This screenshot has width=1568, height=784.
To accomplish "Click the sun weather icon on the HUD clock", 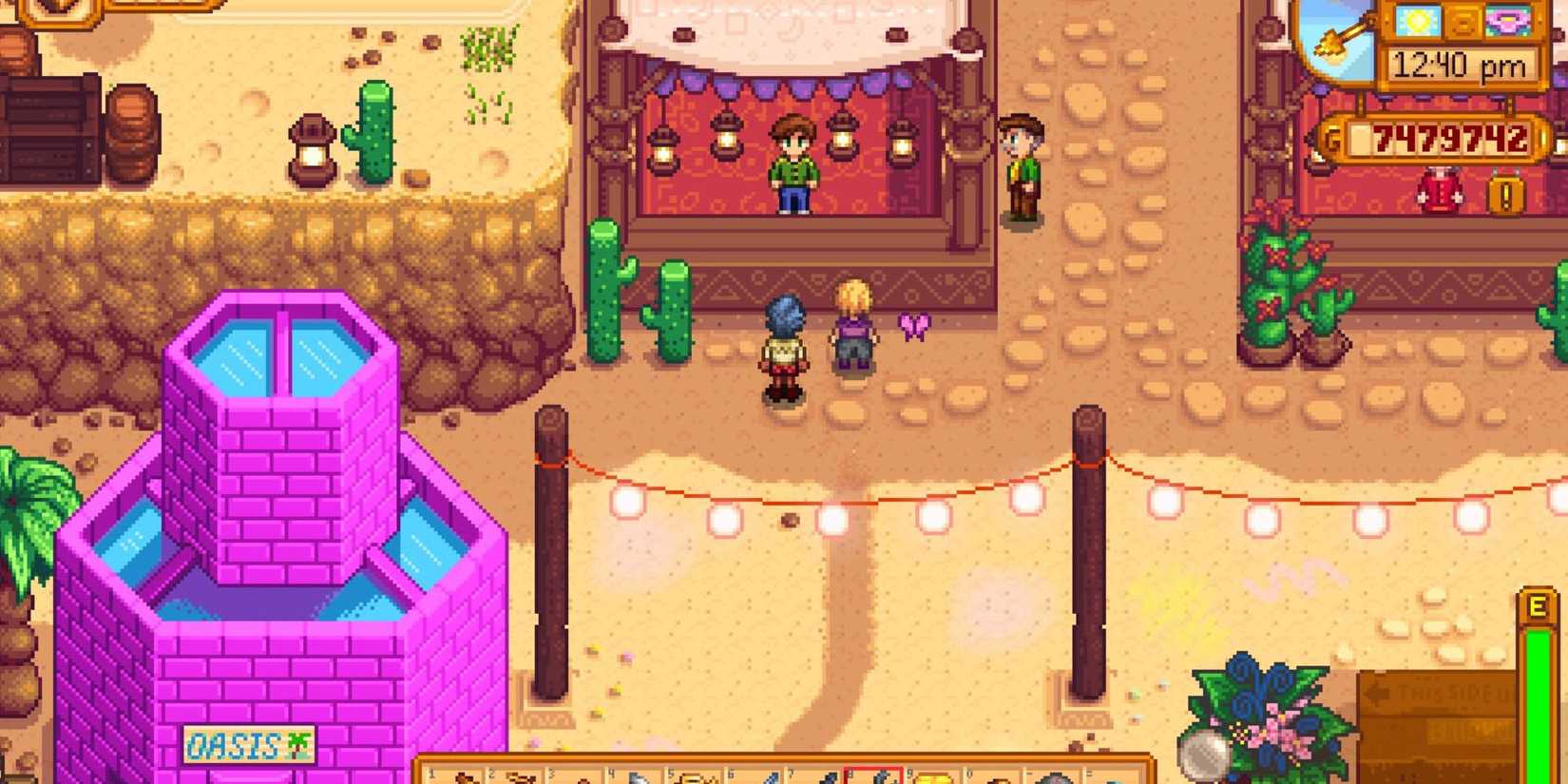I will tap(1418, 21).
